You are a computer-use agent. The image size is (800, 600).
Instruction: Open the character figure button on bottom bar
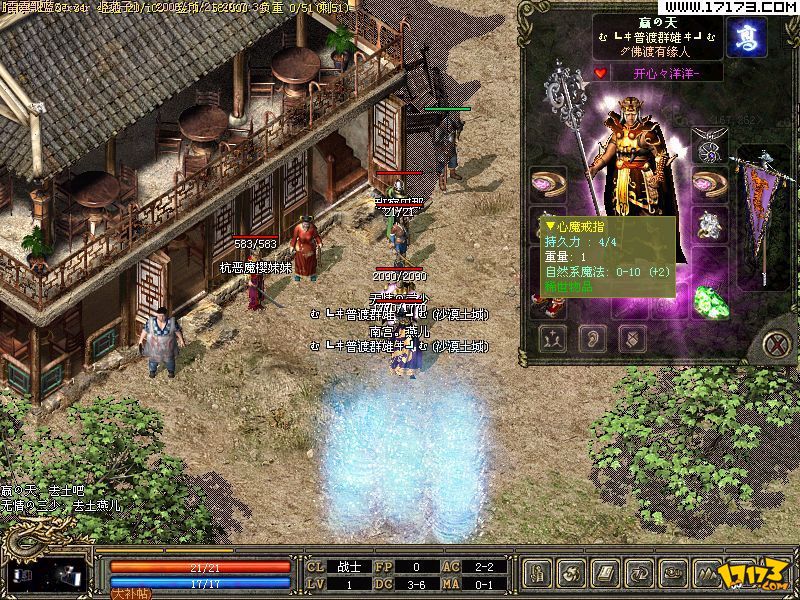click(x=538, y=574)
